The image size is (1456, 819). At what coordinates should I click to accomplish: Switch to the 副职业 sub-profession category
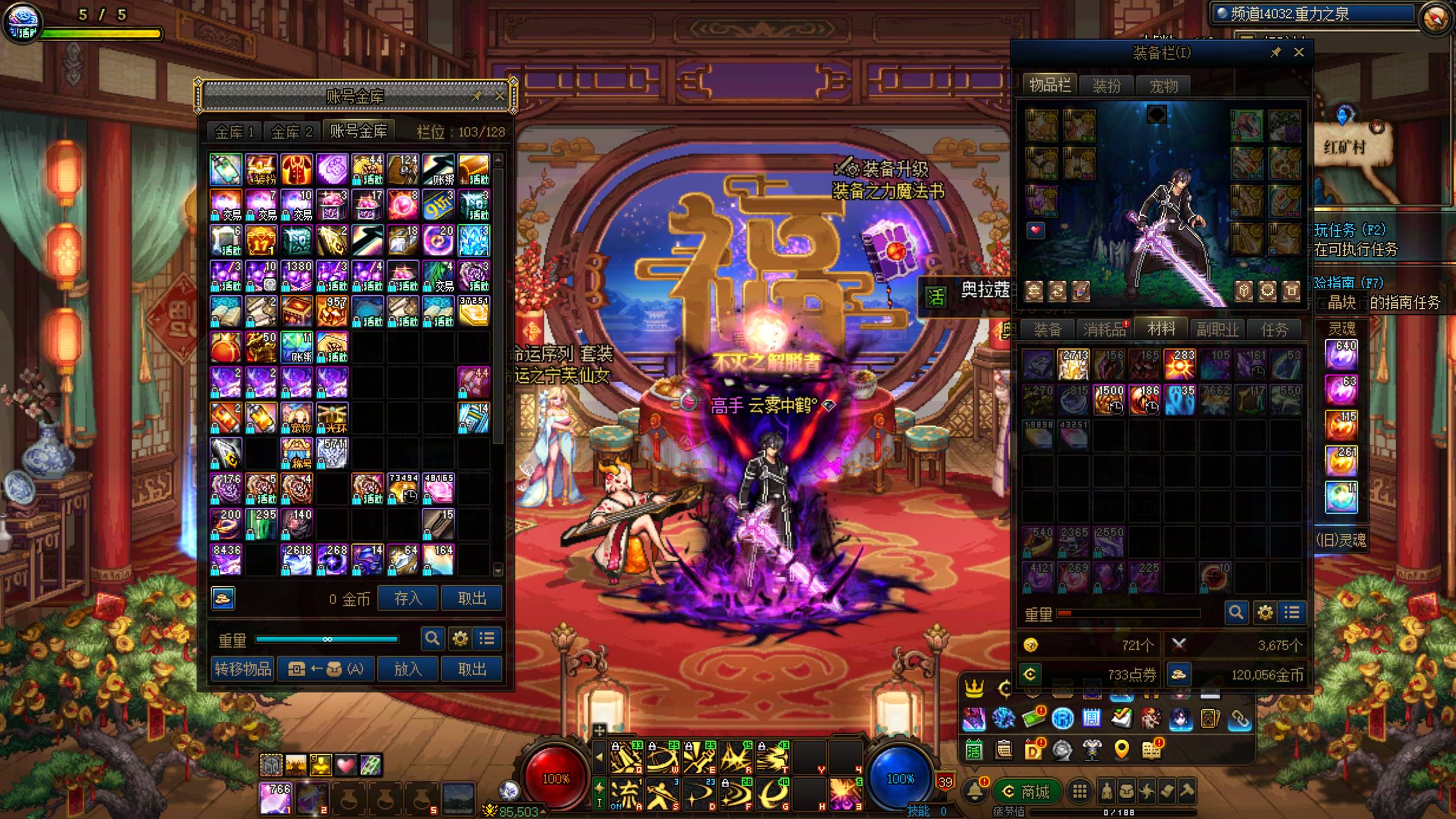click(x=1217, y=329)
